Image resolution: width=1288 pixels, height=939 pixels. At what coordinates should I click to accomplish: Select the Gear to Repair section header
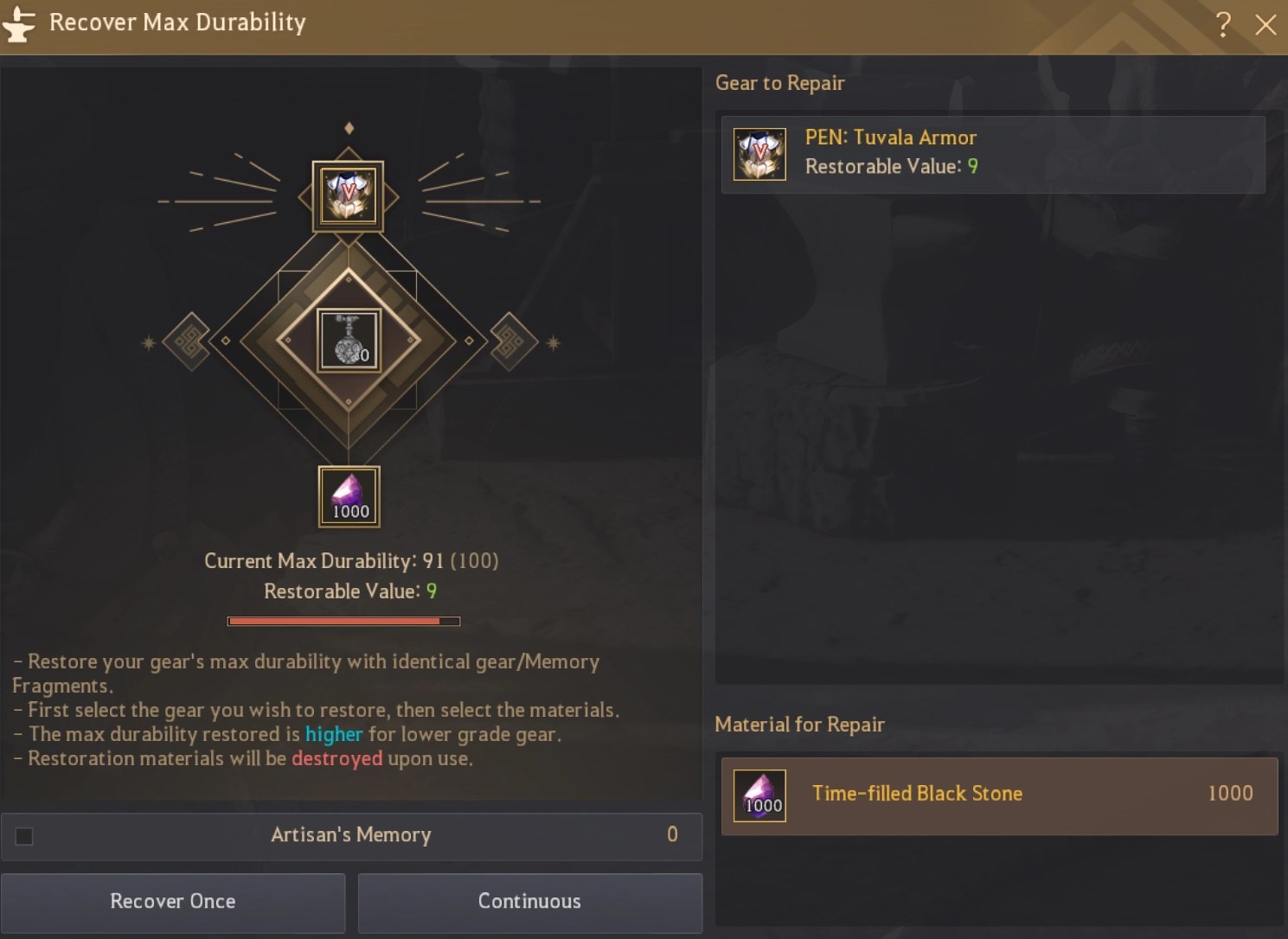coord(779,83)
